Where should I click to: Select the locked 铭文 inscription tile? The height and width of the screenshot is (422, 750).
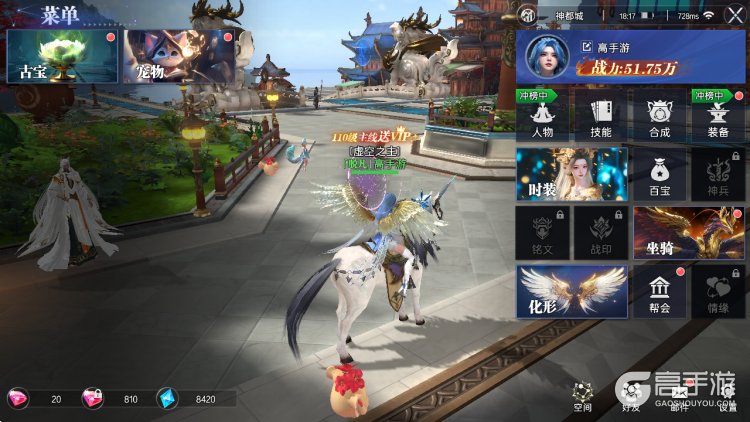[543, 232]
